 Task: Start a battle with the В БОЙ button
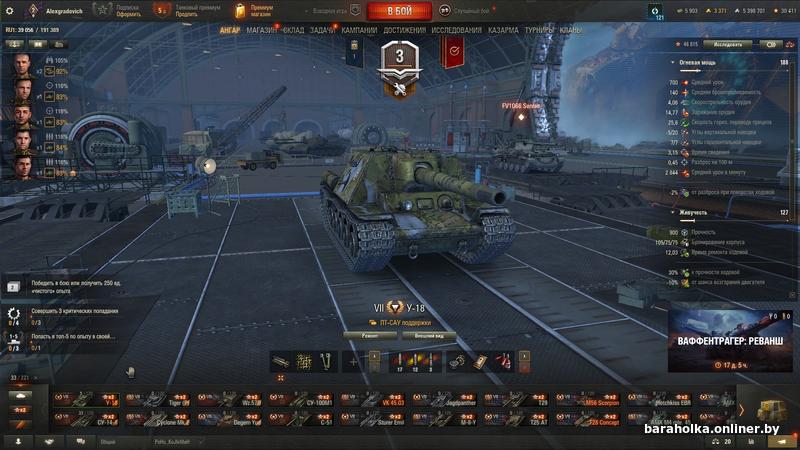point(400,11)
